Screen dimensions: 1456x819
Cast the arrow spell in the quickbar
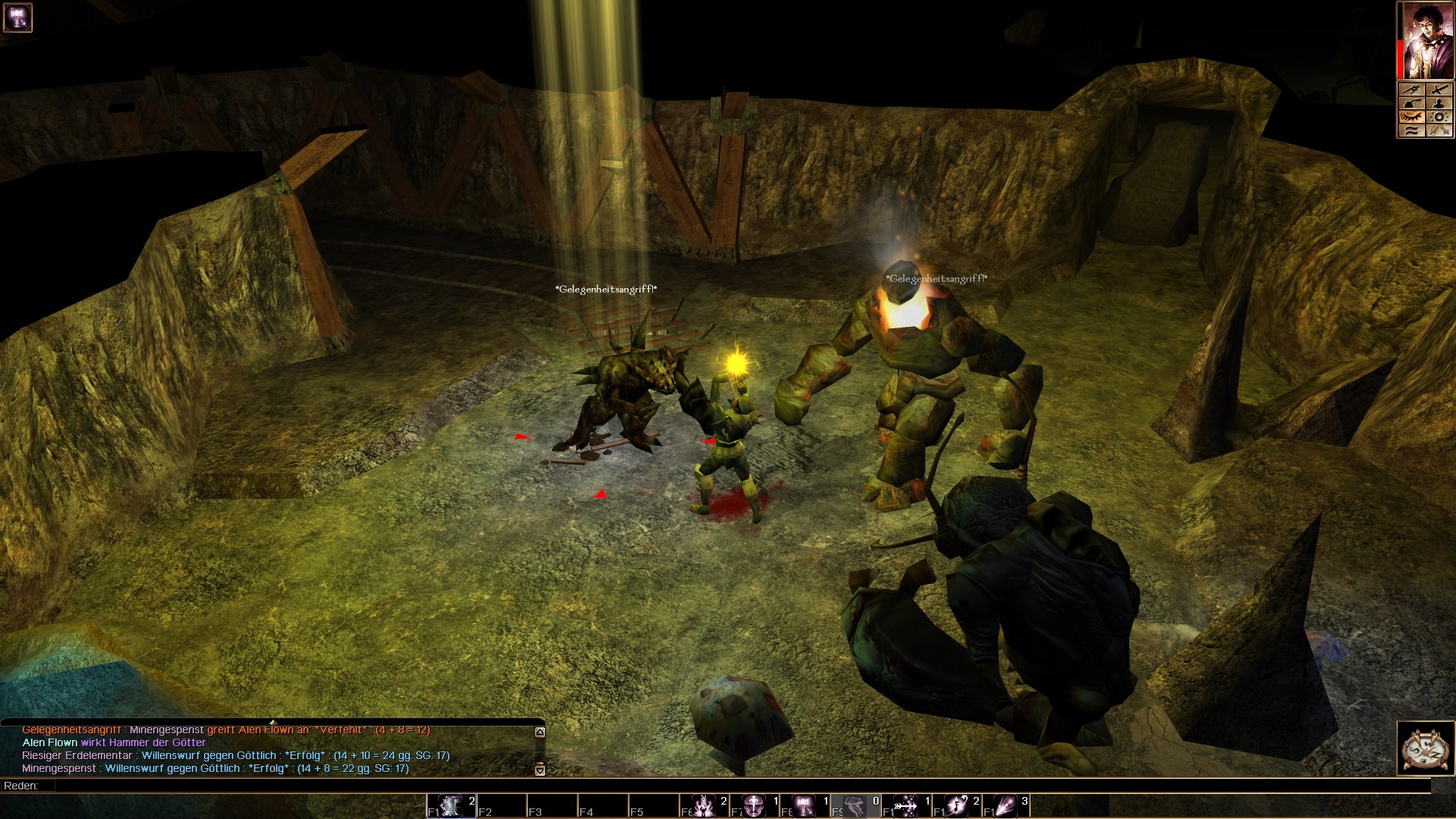coord(905,805)
